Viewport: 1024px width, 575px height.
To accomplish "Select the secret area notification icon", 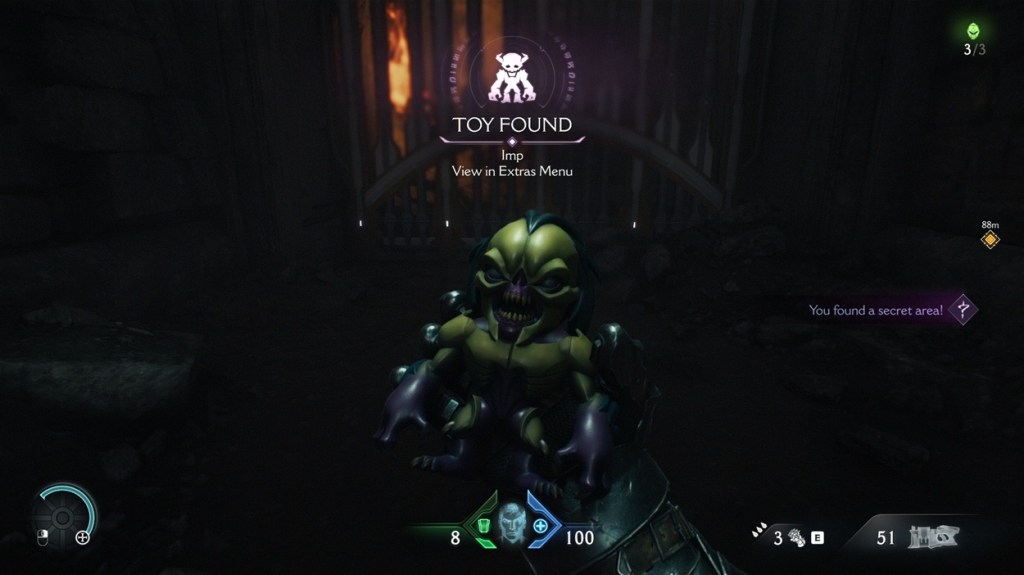I will click(963, 309).
